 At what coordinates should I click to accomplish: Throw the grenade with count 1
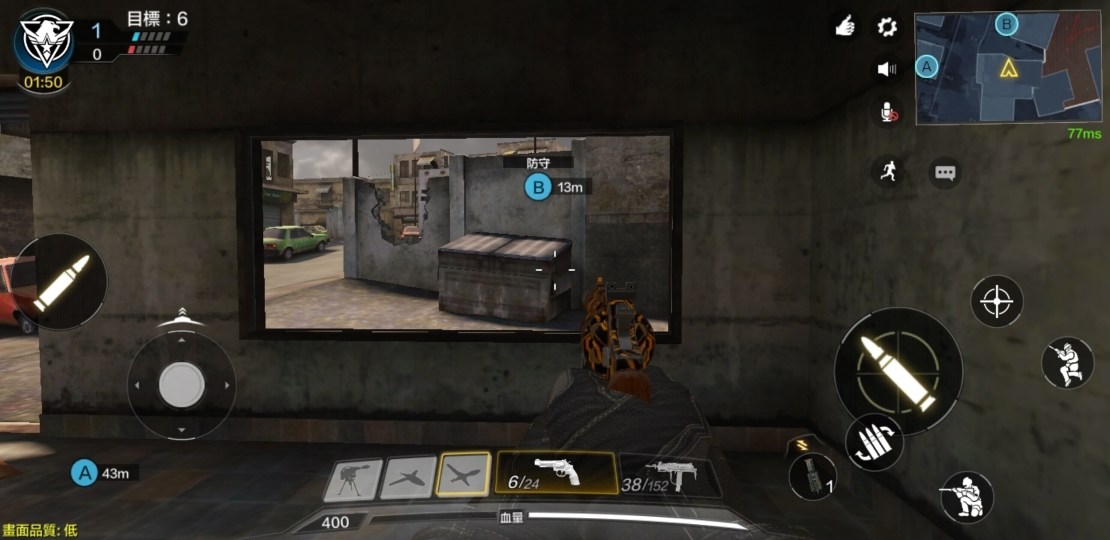[x=812, y=475]
